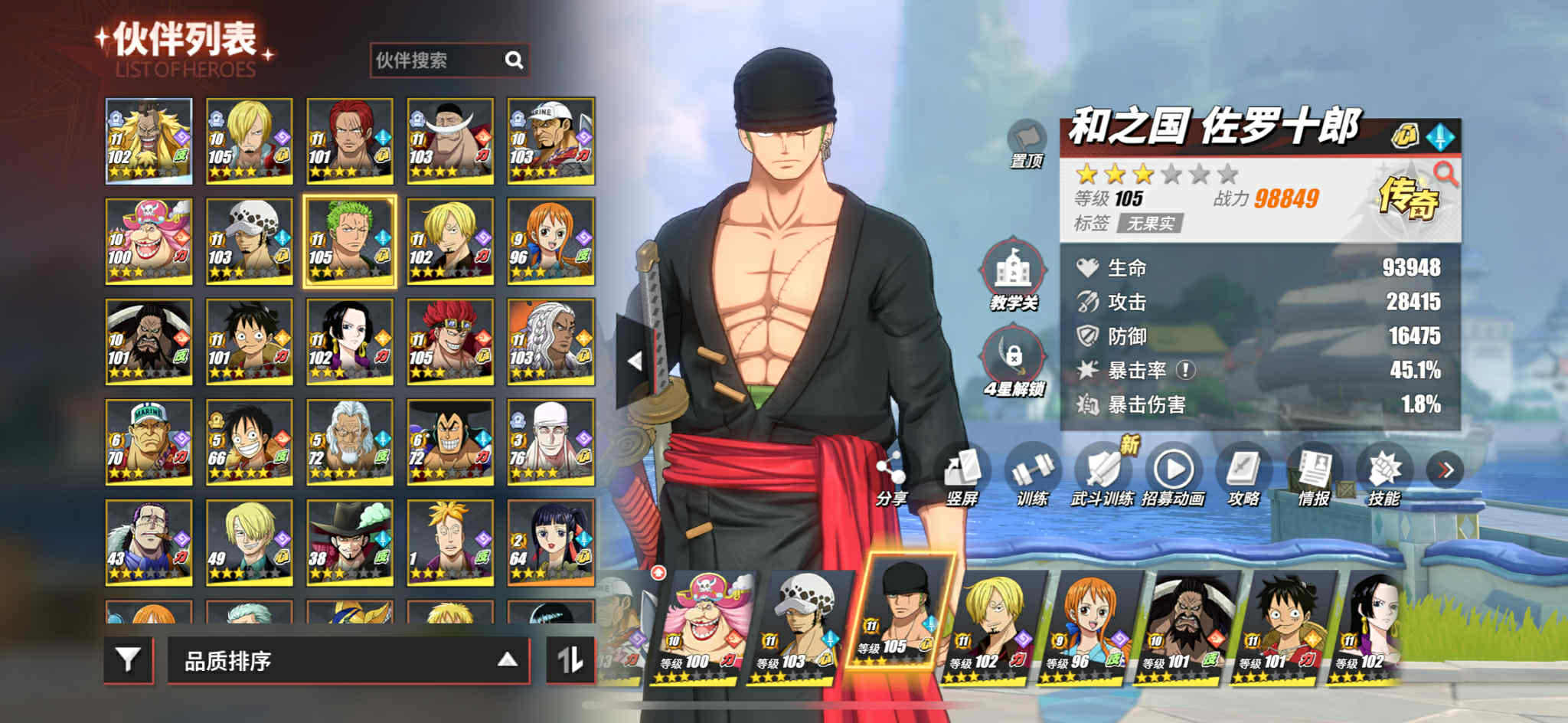
Task: Inspect the 传奇 rarity magnifier icon
Action: coord(1445,175)
